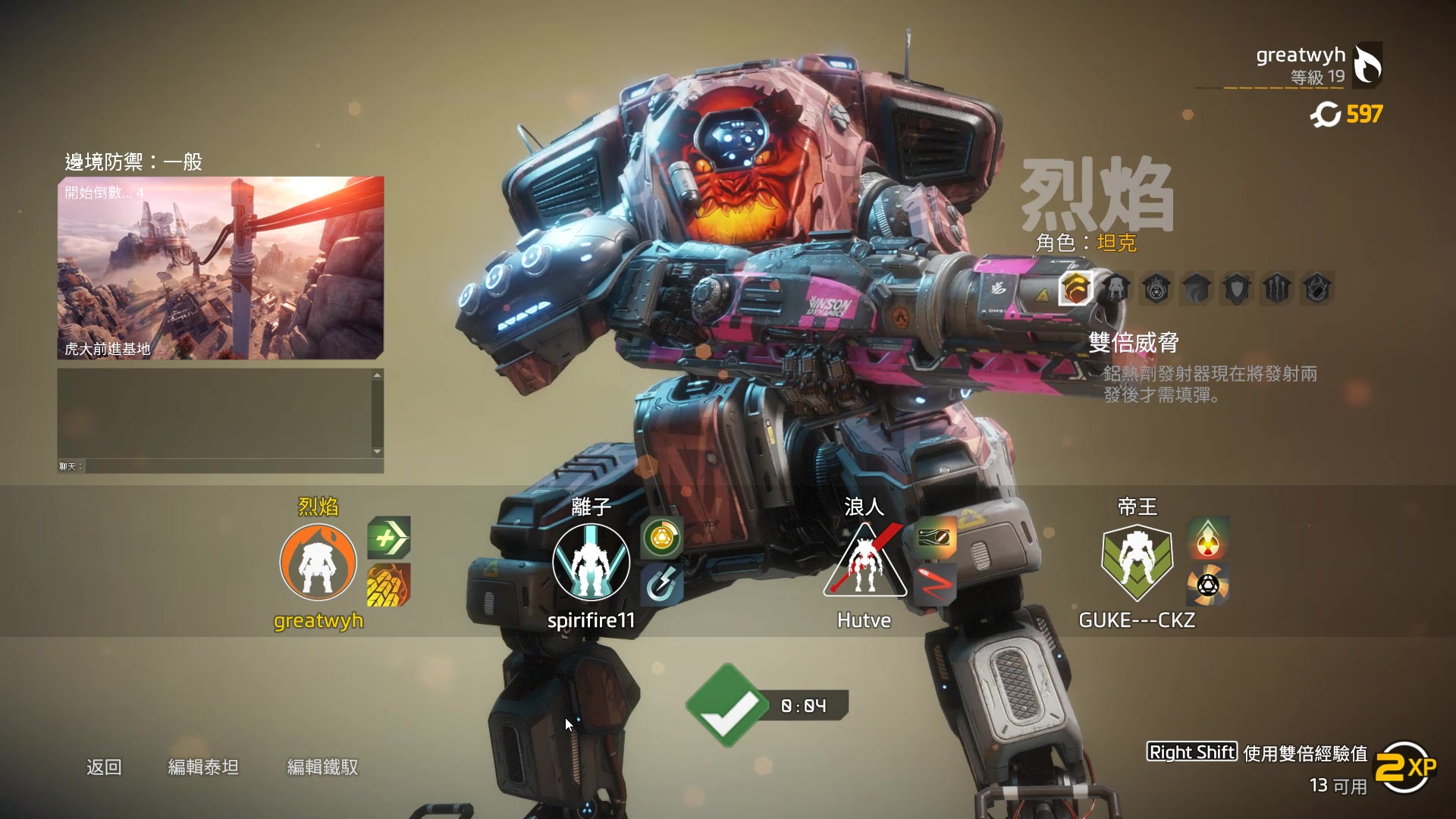Select the 烈焰 Scorch titan emblem
Image resolution: width=1456 pixels, height=819 pixels.
[318, 562]
